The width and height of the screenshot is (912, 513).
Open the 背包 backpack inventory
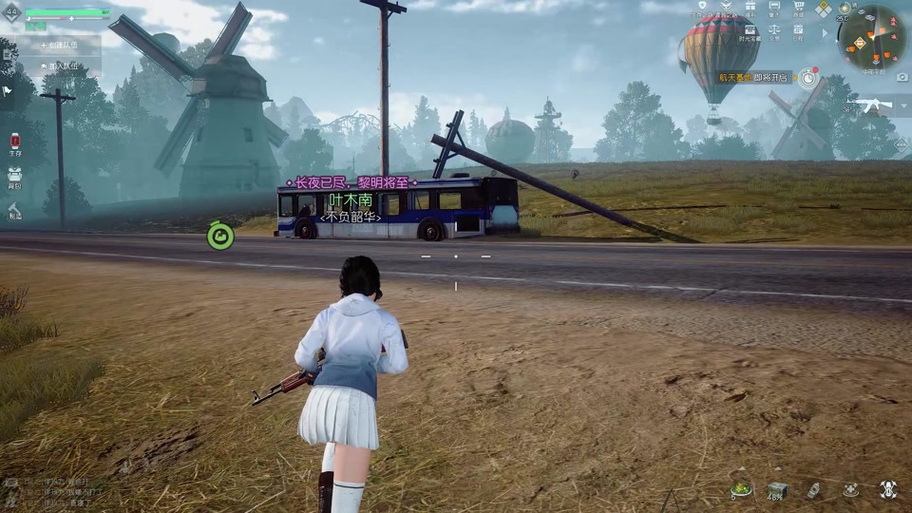click(15, 177)
